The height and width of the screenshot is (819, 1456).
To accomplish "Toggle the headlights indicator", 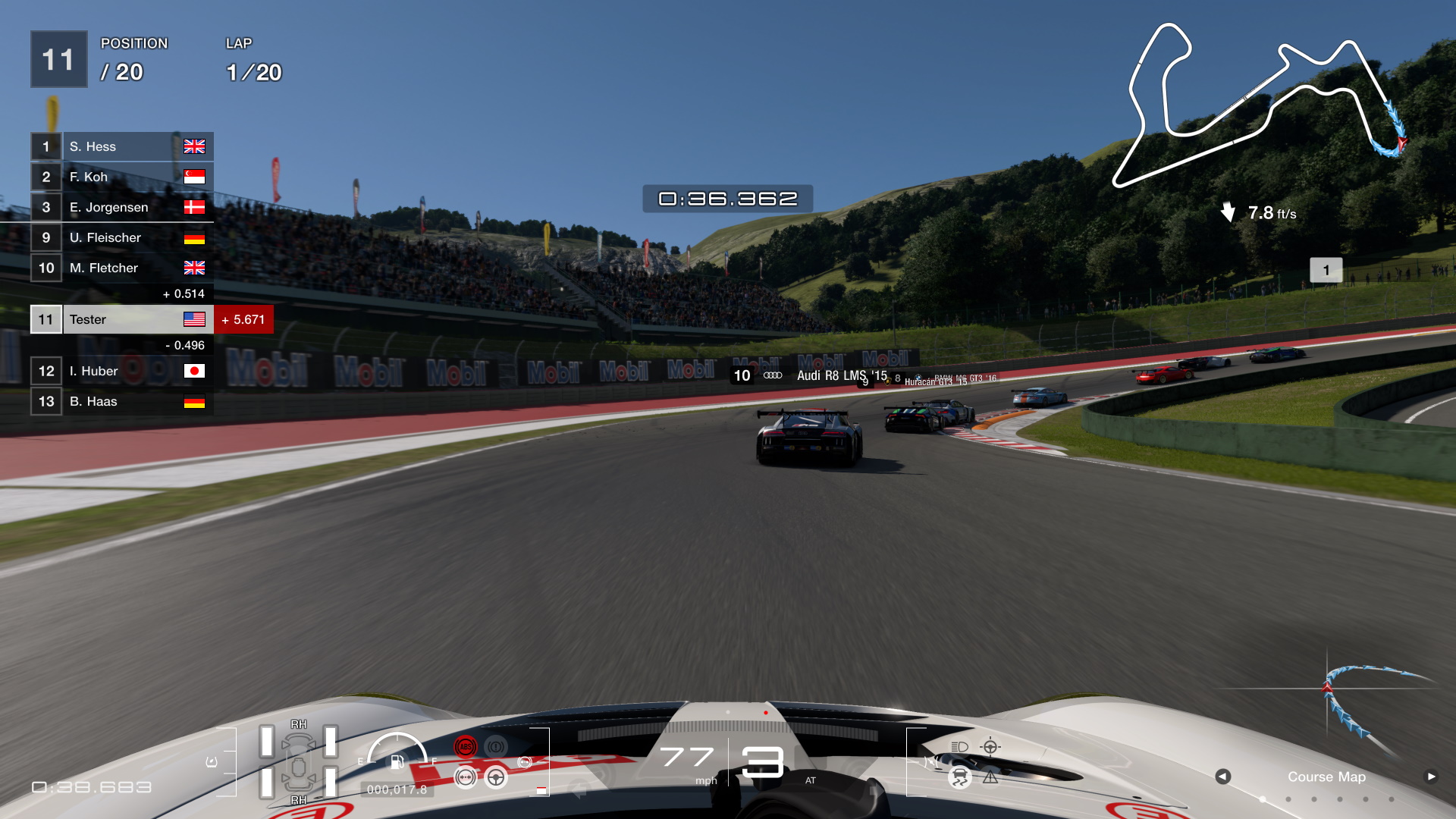I will tap(958, 748).
